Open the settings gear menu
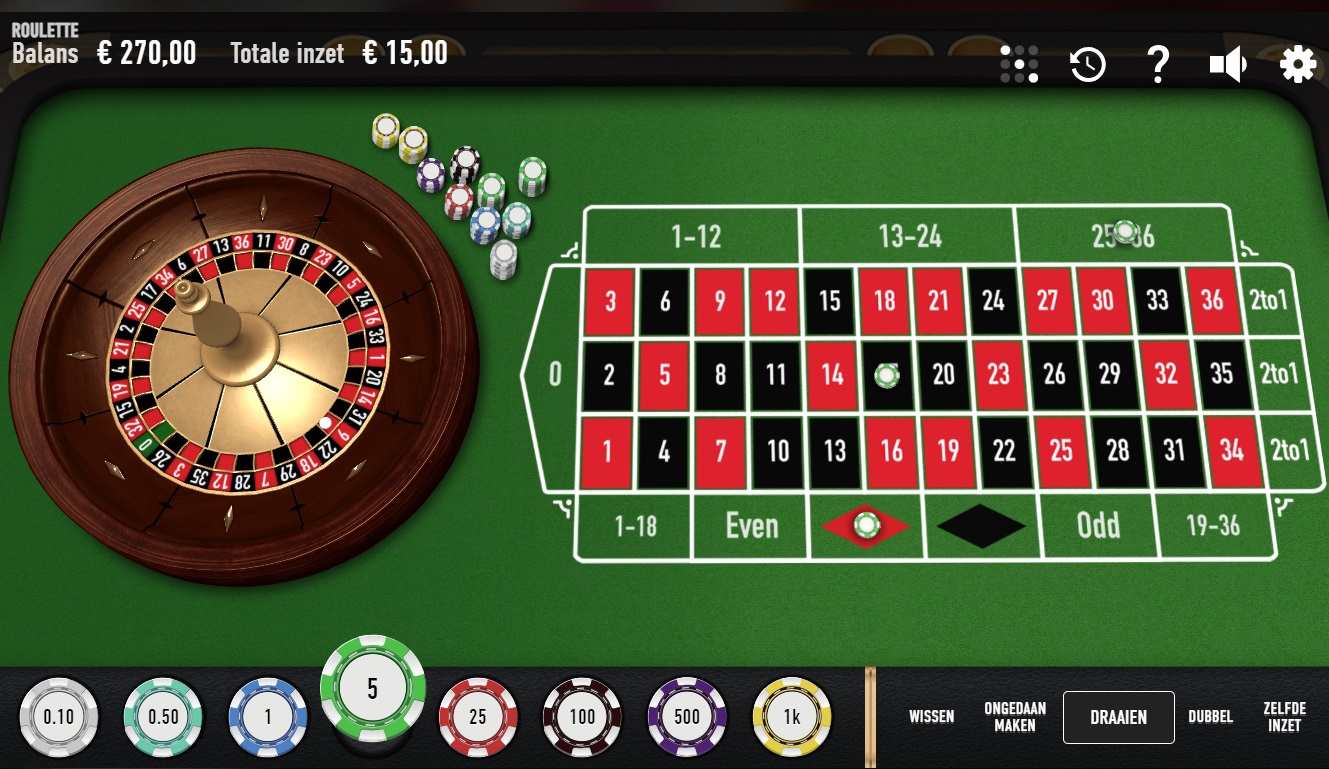This screenshot has height=769, width=1329. click(x=1297, y=65)
